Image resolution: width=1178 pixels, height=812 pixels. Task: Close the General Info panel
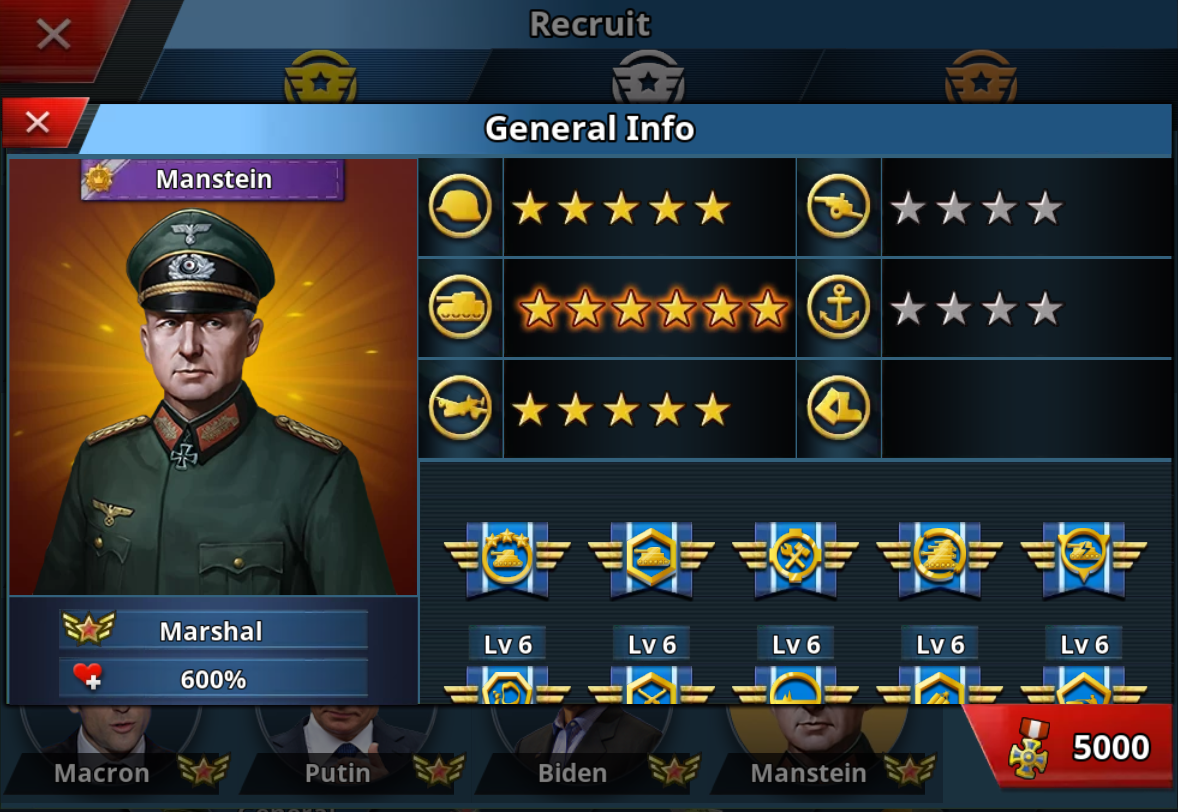click(x=38, y=123)
